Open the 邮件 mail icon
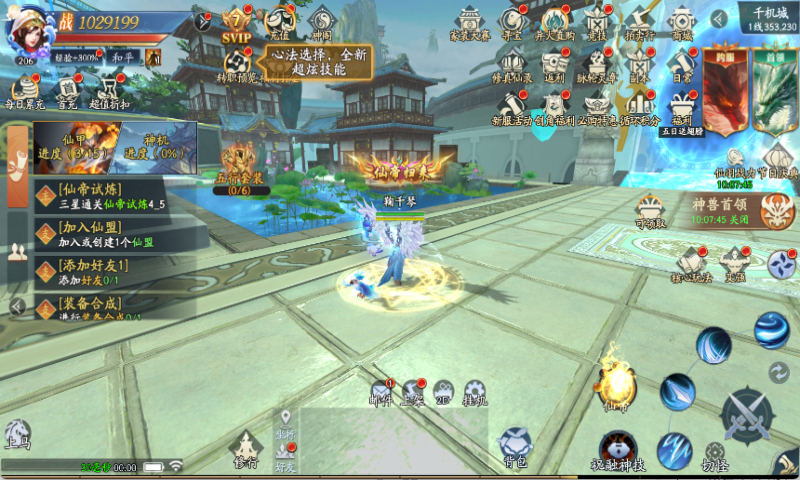 [381, 393]
